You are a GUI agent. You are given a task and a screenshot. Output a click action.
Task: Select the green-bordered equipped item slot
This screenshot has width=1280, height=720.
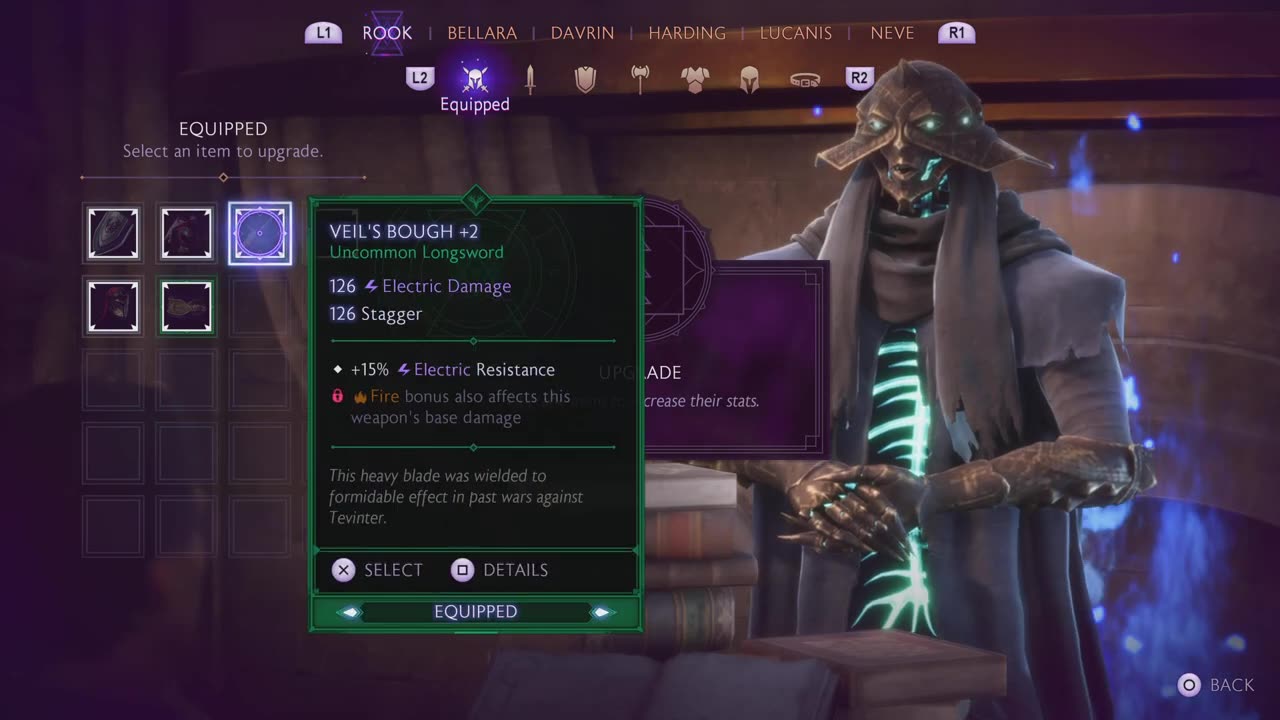187,306
